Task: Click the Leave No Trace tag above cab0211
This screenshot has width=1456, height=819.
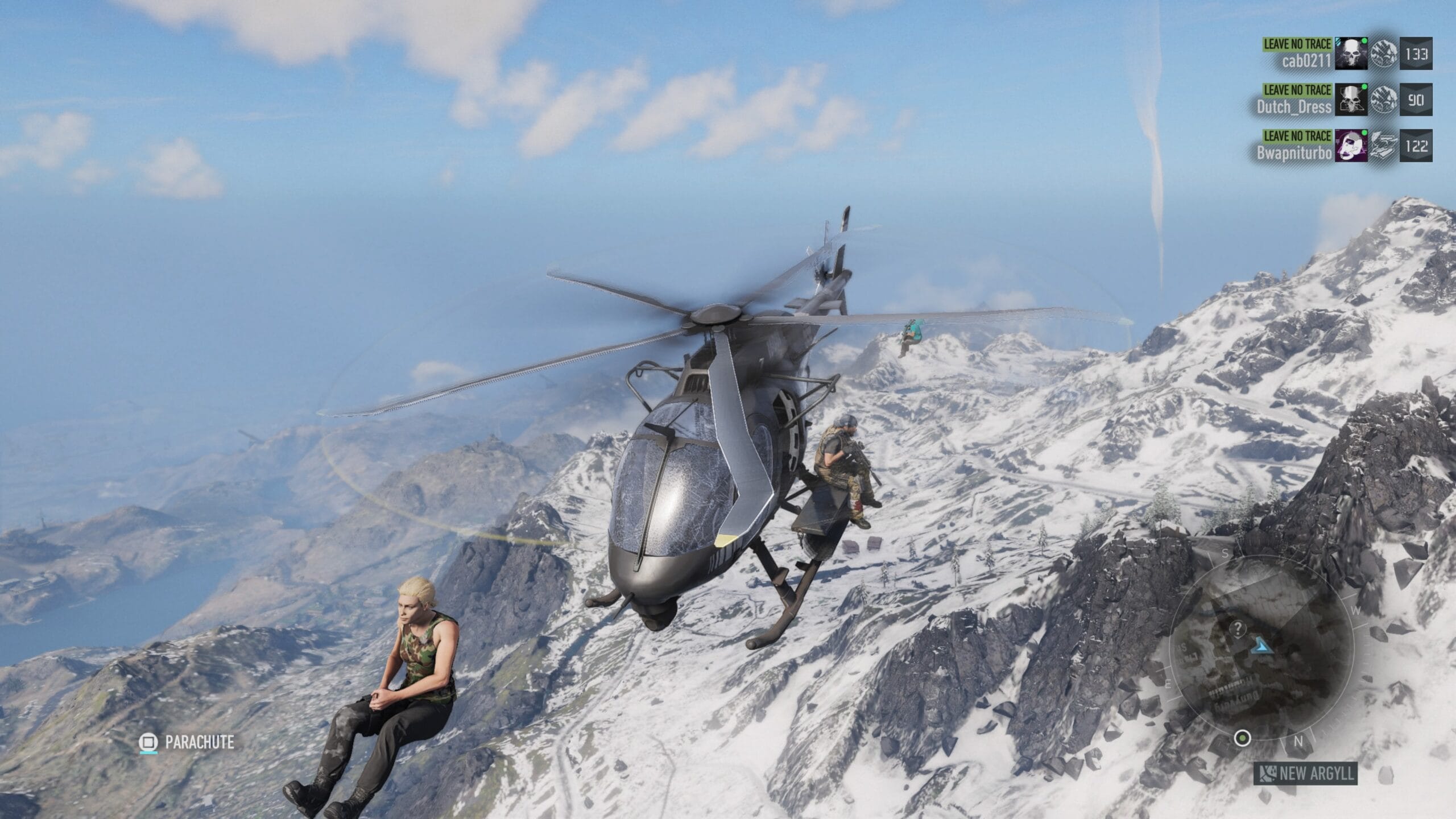Action: click(1297, 44)
